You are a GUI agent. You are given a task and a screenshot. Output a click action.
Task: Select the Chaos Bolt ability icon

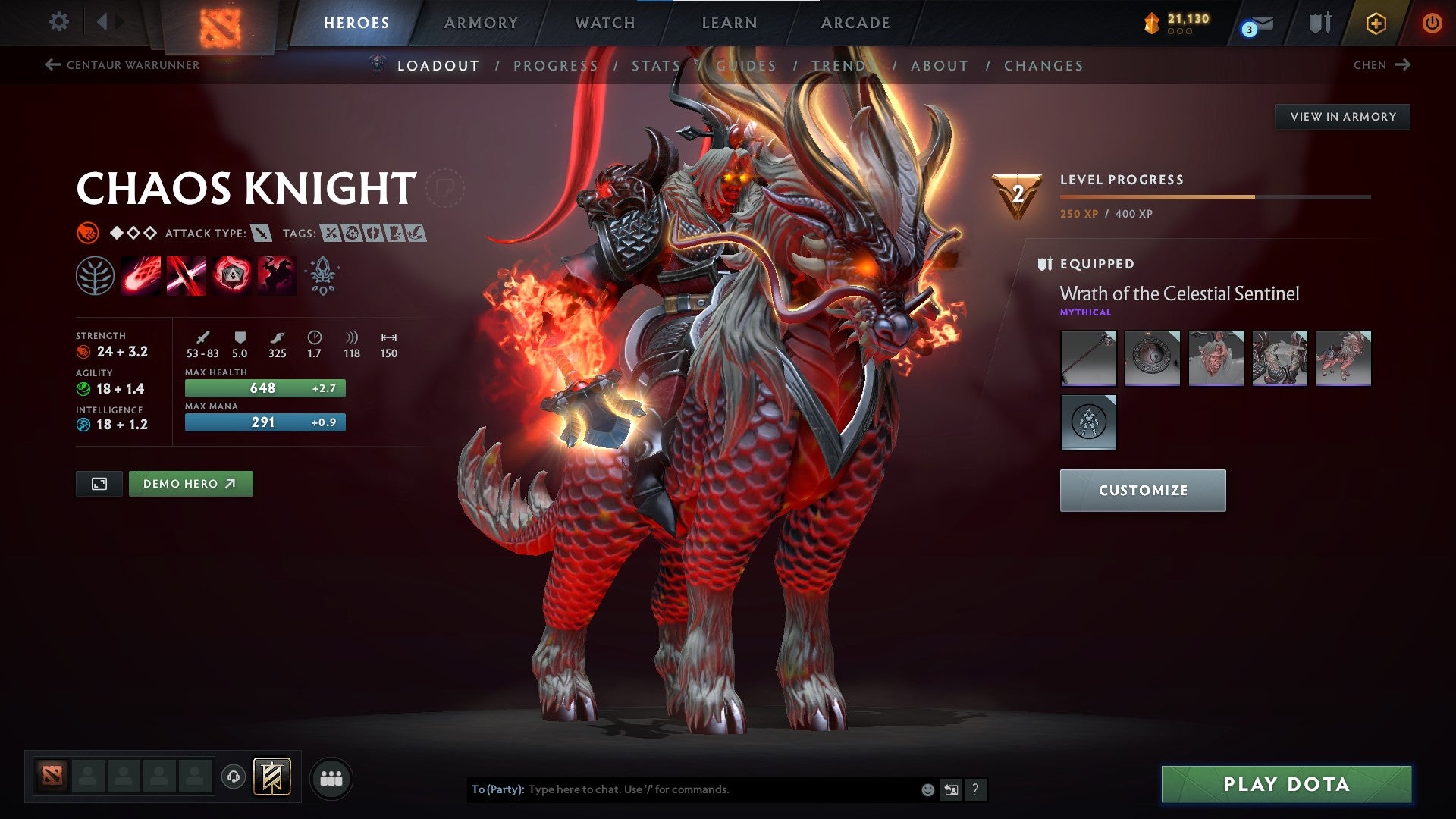tap(140, 275)
